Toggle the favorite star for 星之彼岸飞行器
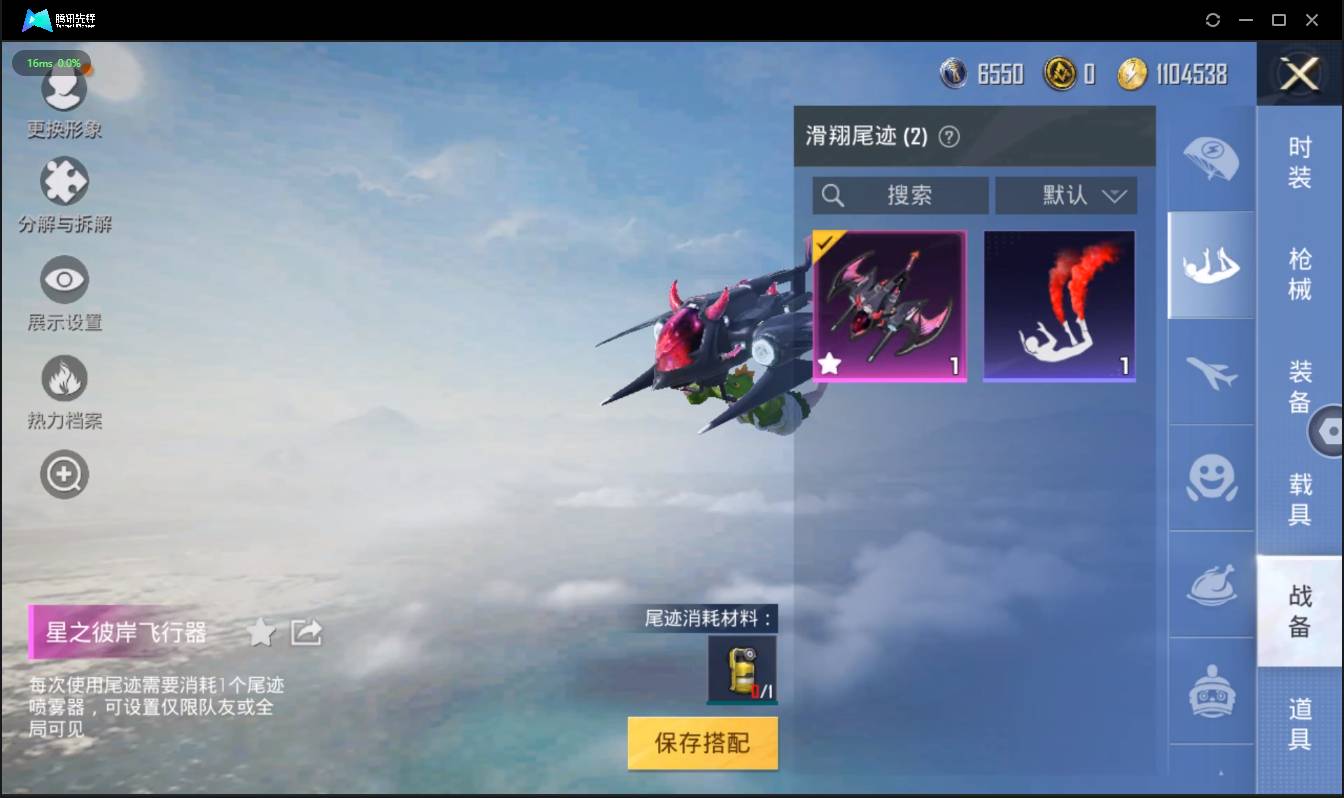This screenshot has width=1344, height=798. (x=261, y=631)
